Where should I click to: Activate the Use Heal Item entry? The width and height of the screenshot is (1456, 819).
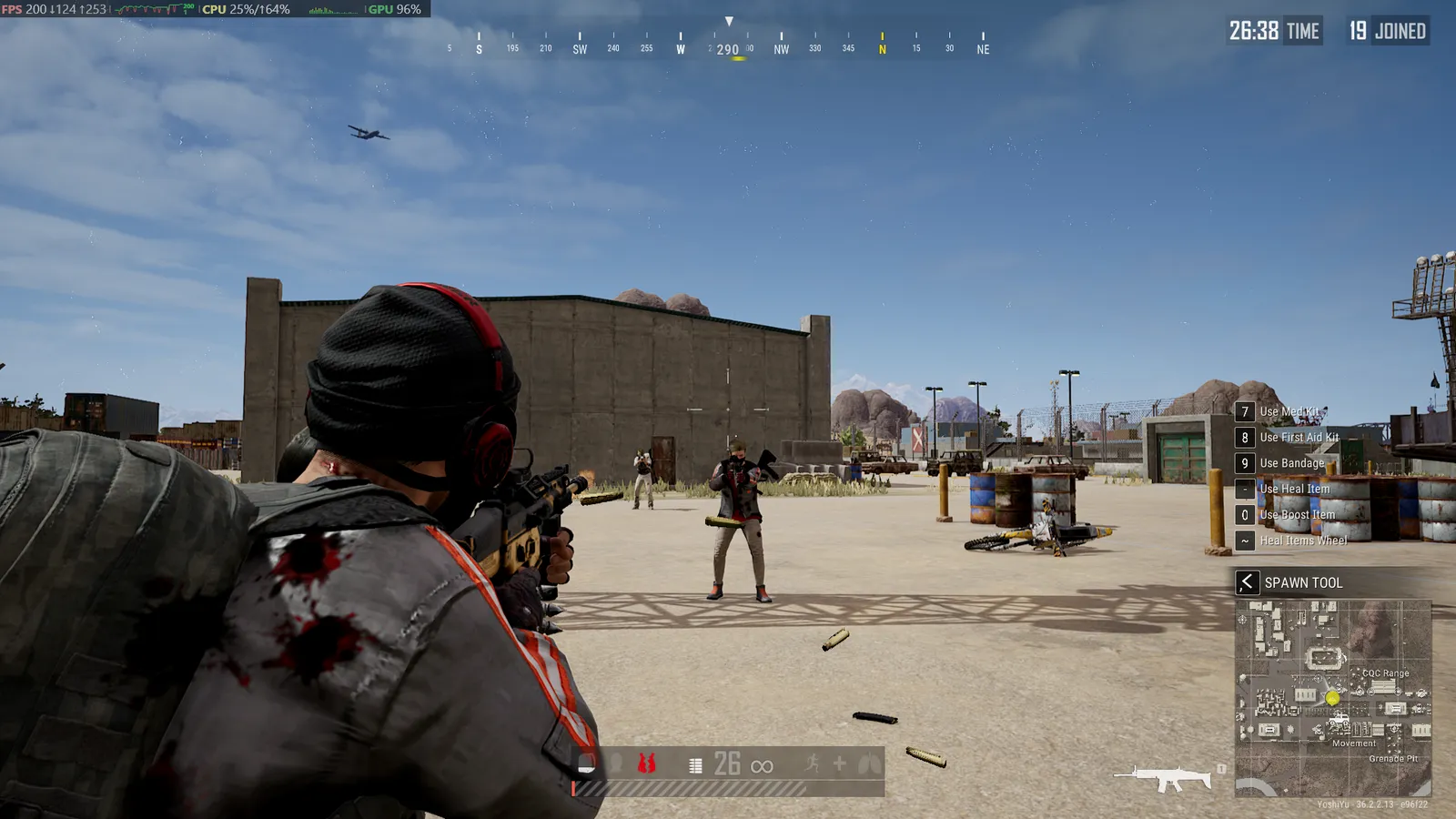coord(1294,489)
